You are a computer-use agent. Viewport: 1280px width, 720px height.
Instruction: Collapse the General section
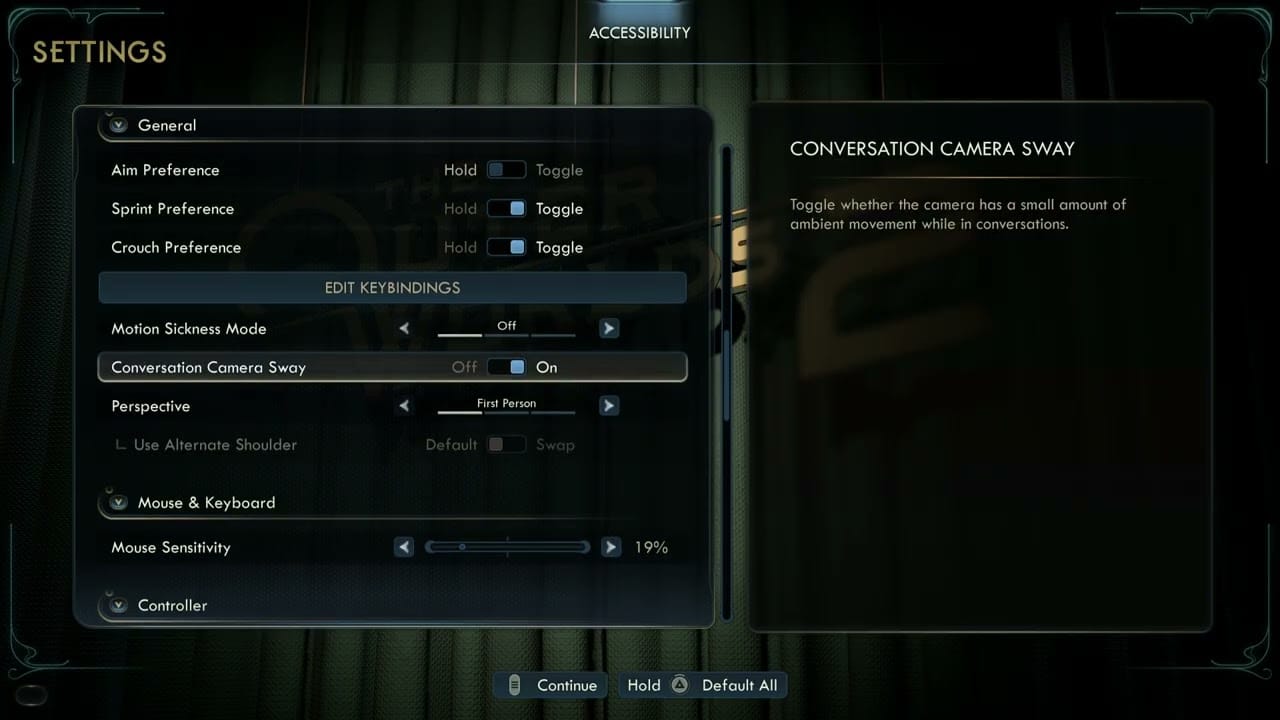click(x=117, y=125)
